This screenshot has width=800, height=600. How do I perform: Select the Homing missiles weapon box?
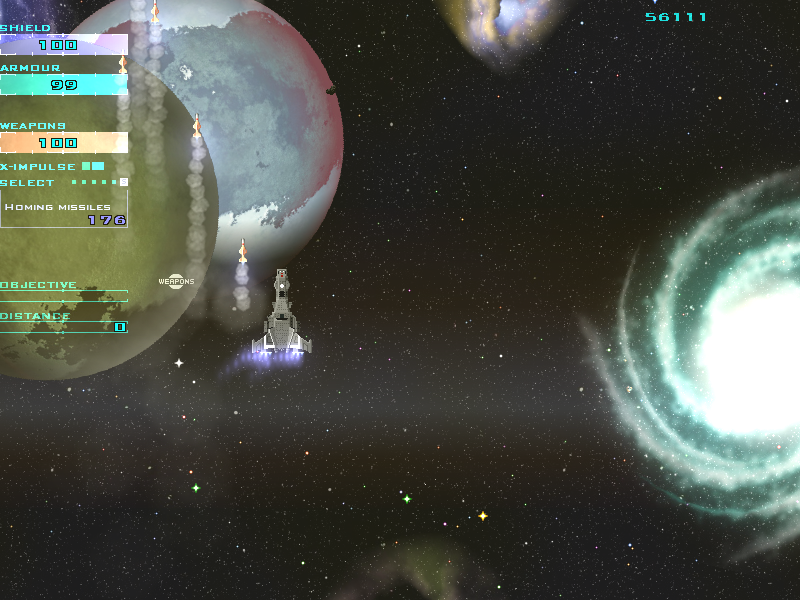click(x=64, y=210)
